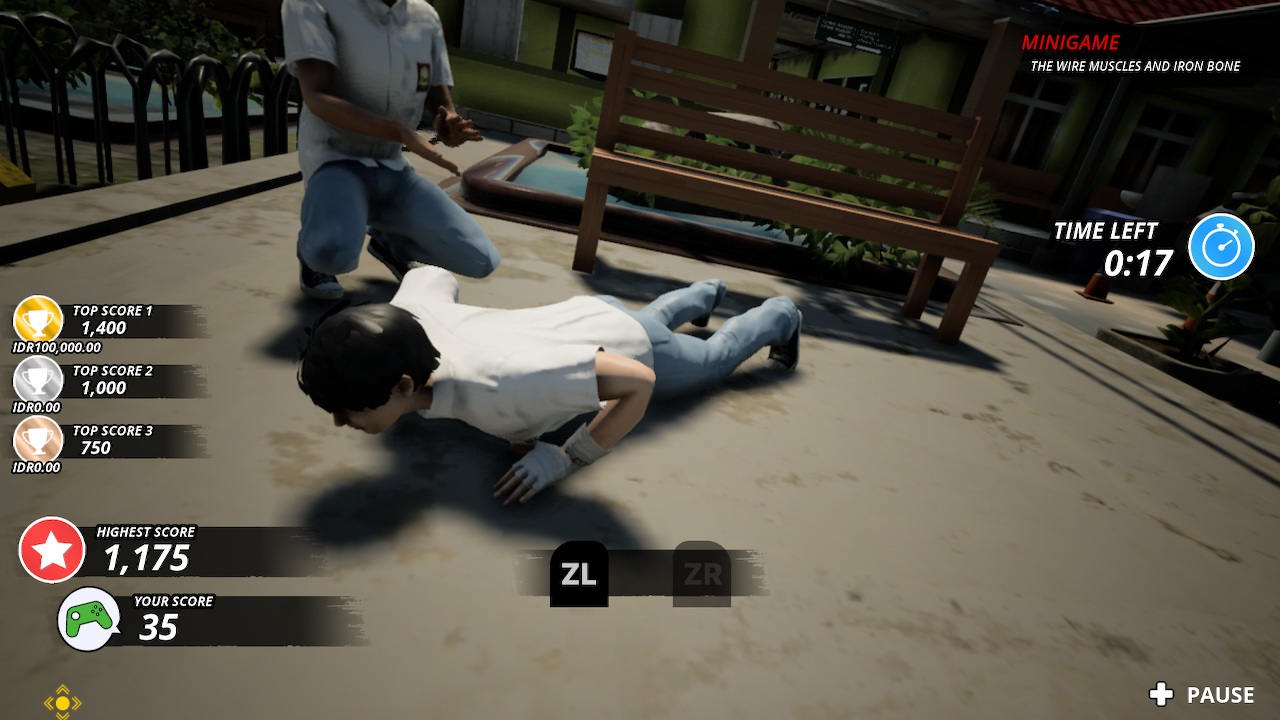1280x720 pixels.
Task: Select the MINIGAME header label
Action: click(x=1069, y=42)
